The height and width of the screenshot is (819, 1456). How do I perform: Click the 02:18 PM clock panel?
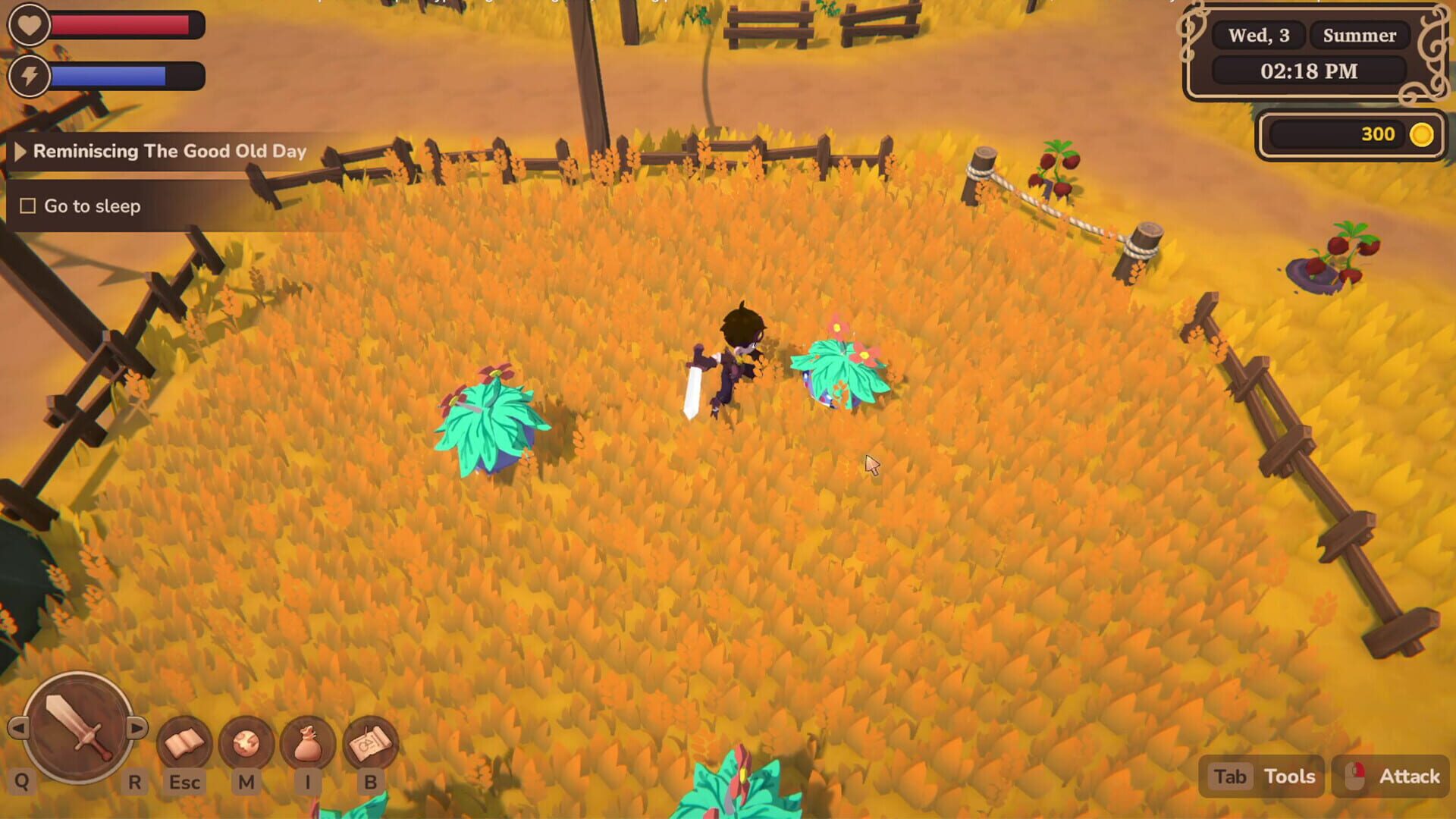(1307, 72)
